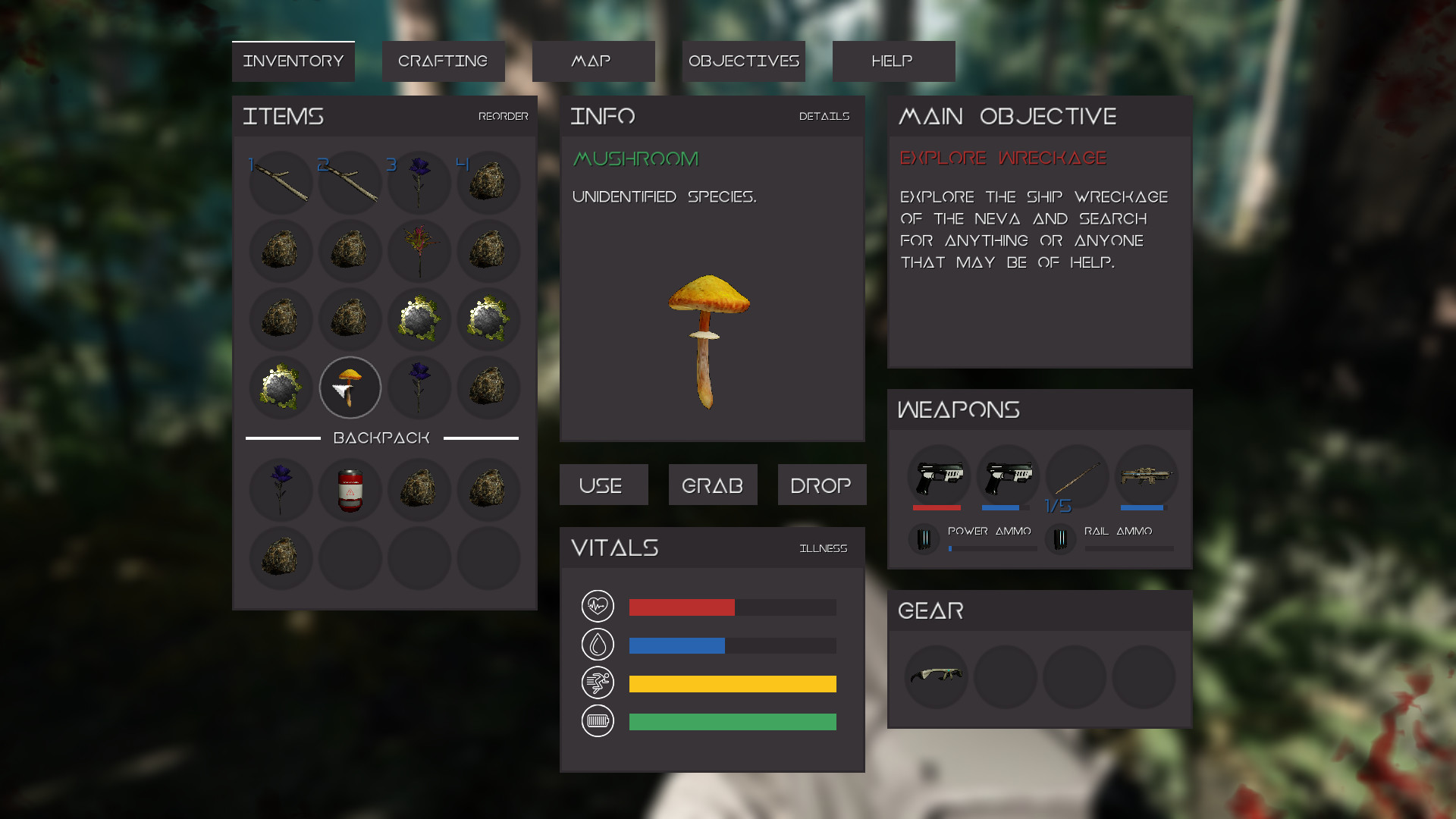The height and width of the screenshot is (819, 1456).
Task: Select the wooden stick in slot 1
Action: click(280, 182)
